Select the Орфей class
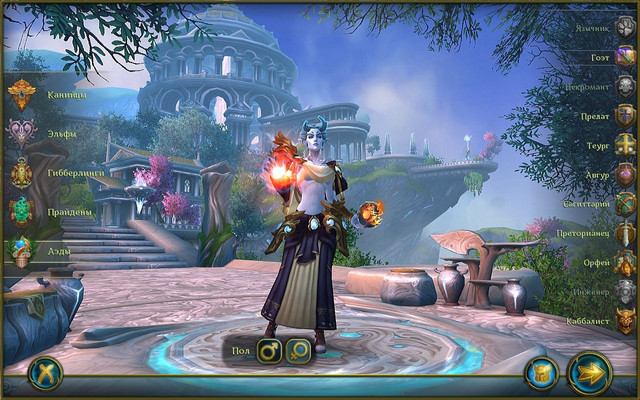The image size is (640, 400). point(624,263)
